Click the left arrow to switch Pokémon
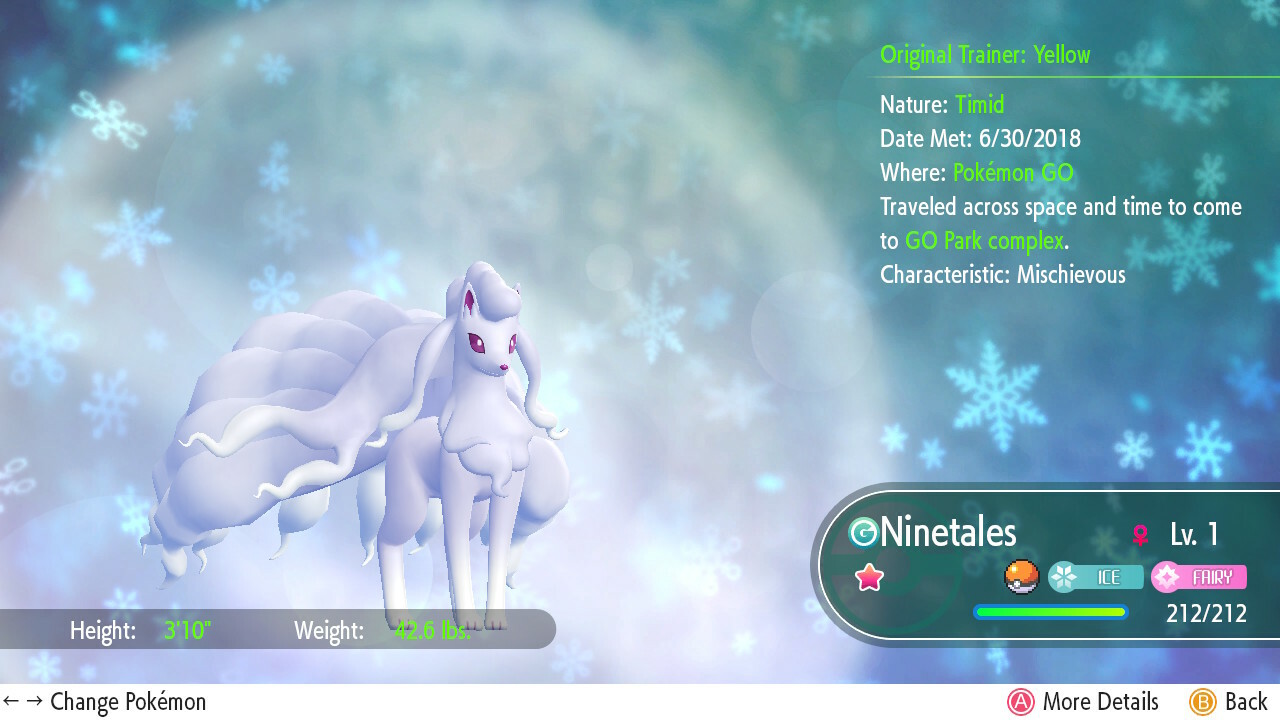 pos(10,701)
